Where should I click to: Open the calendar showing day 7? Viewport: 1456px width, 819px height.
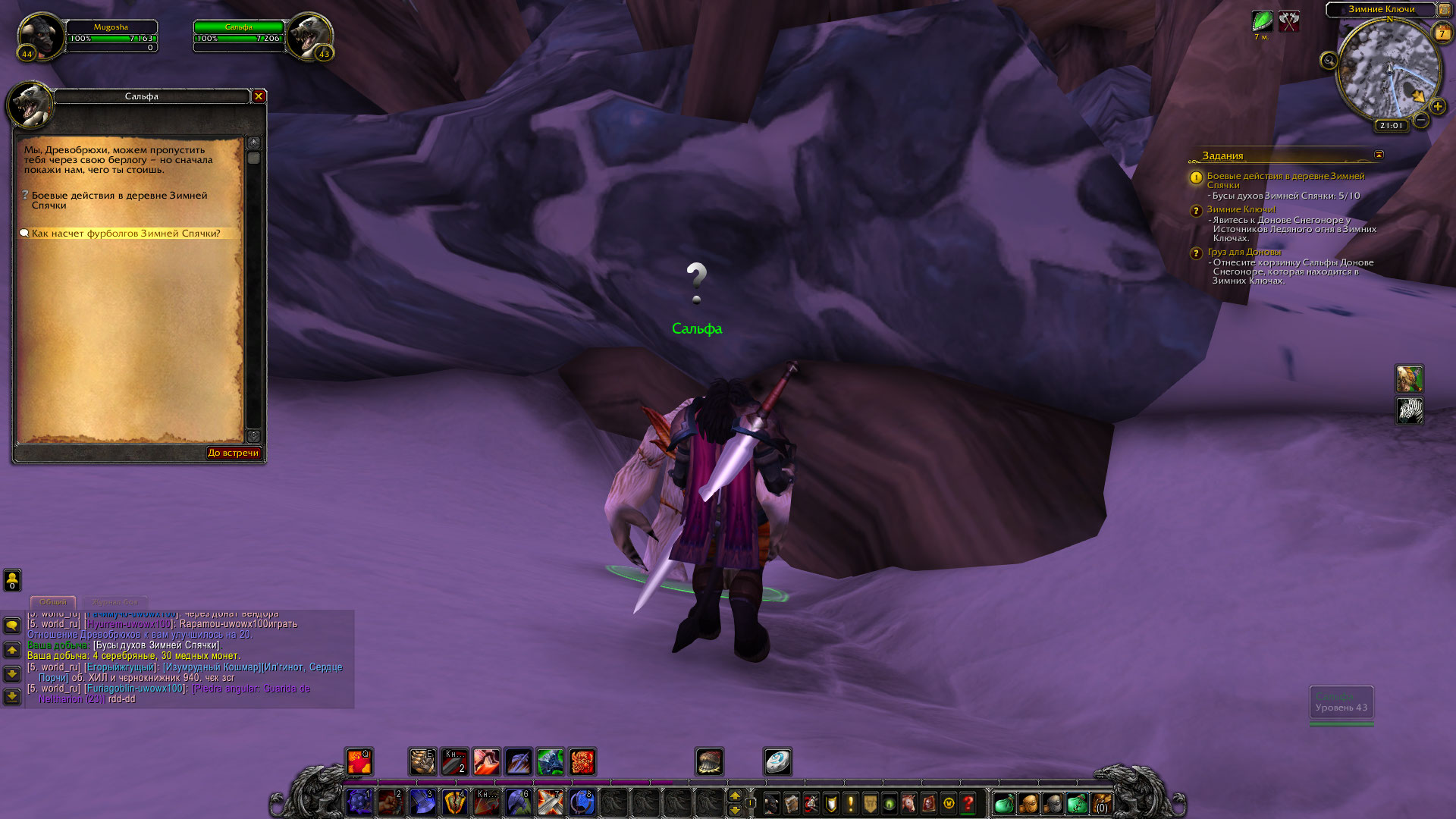pos(1442,33)
